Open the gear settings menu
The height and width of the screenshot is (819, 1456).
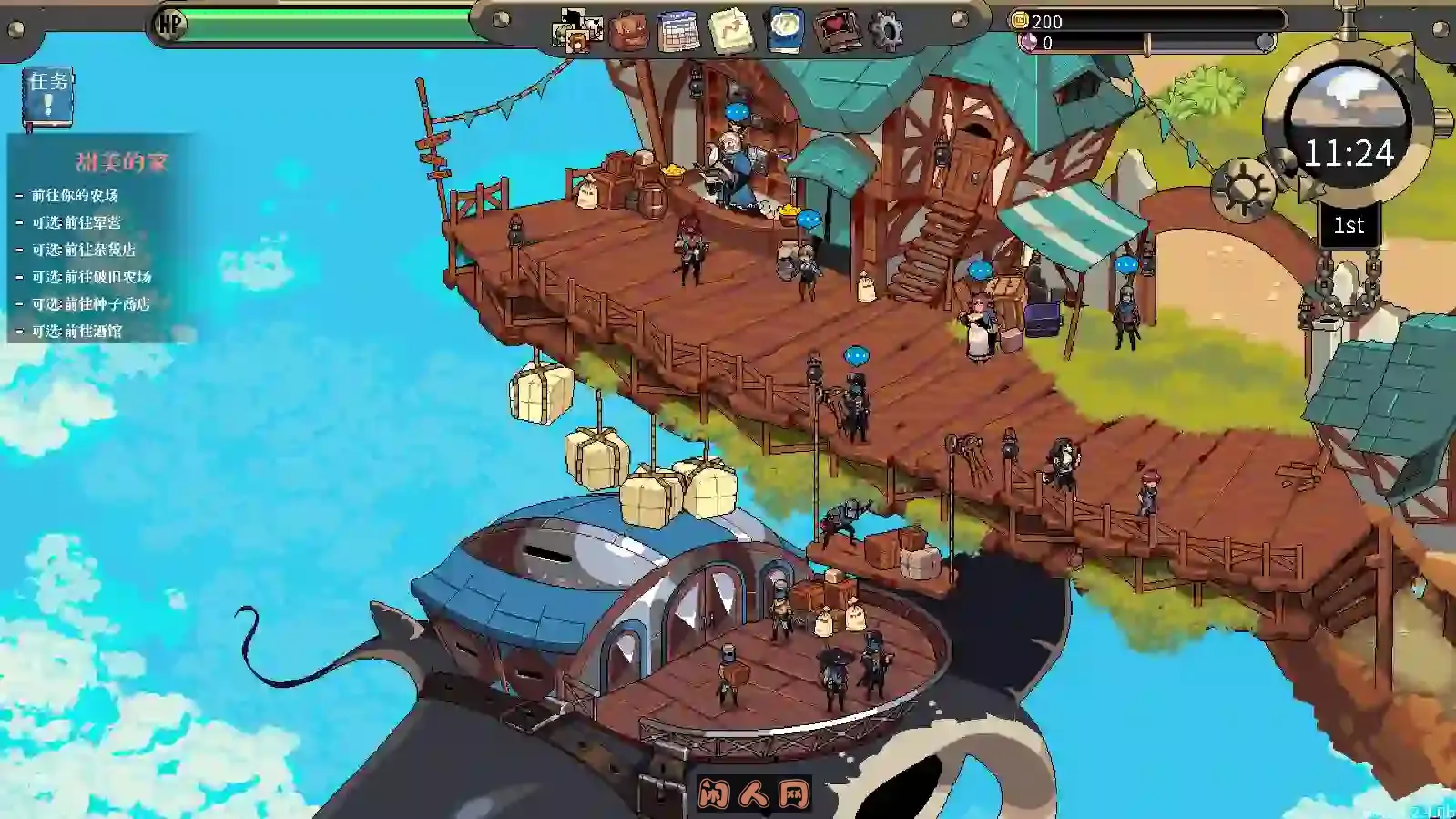(886, 31)
